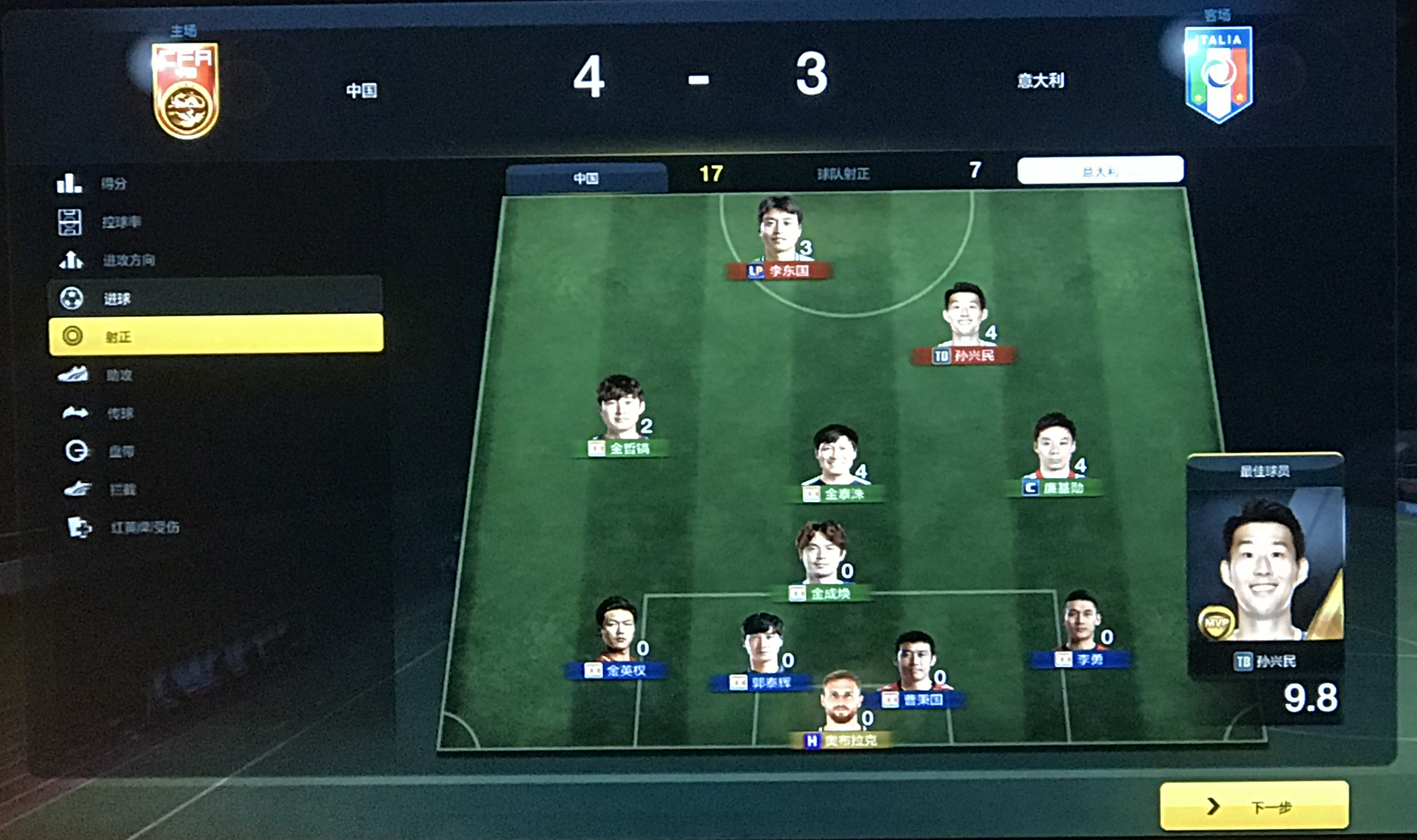Open the 助攻 assists view
1417x840 pixels.
[x=119, y=375]
